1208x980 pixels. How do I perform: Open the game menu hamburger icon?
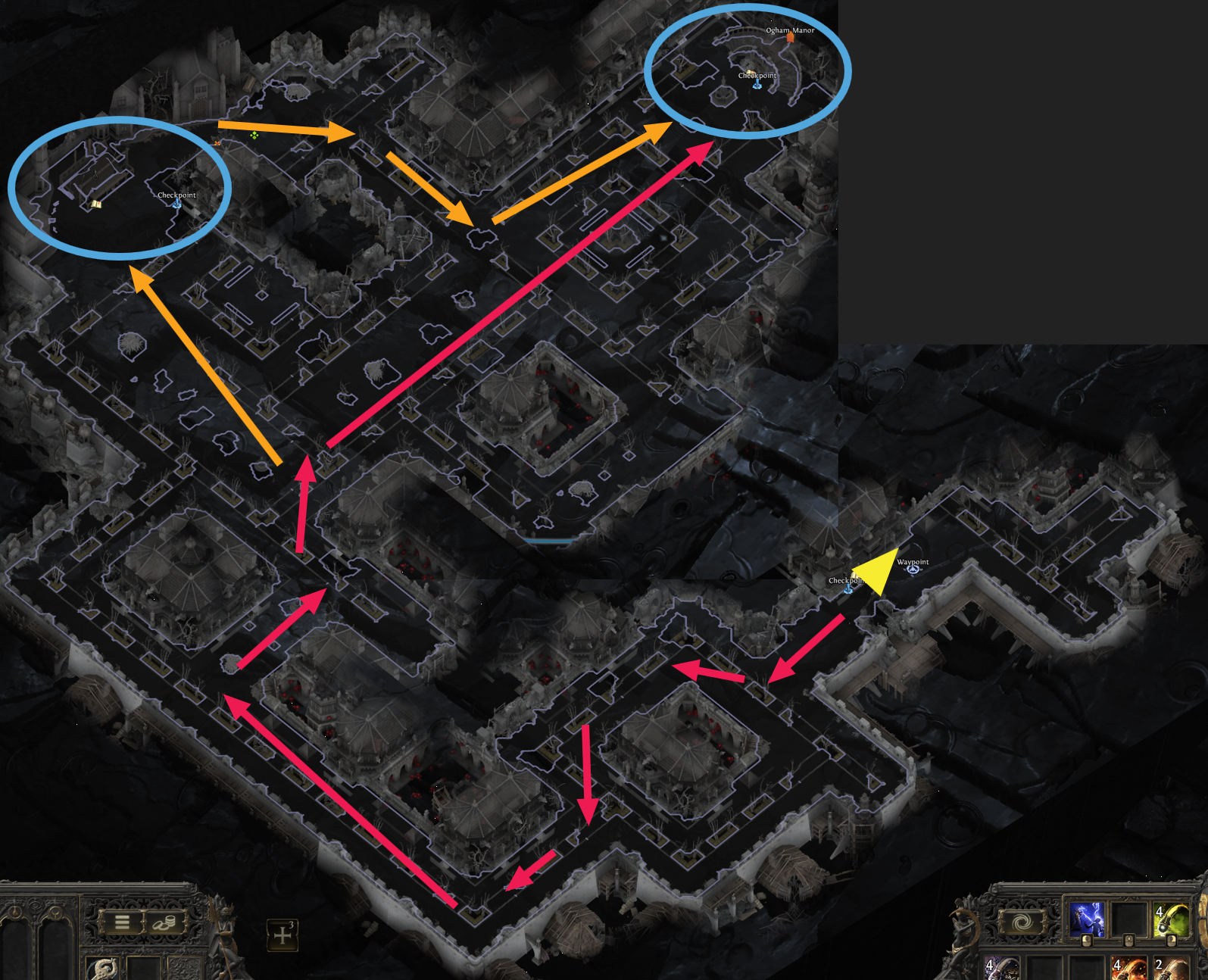(x=123, y=922)
